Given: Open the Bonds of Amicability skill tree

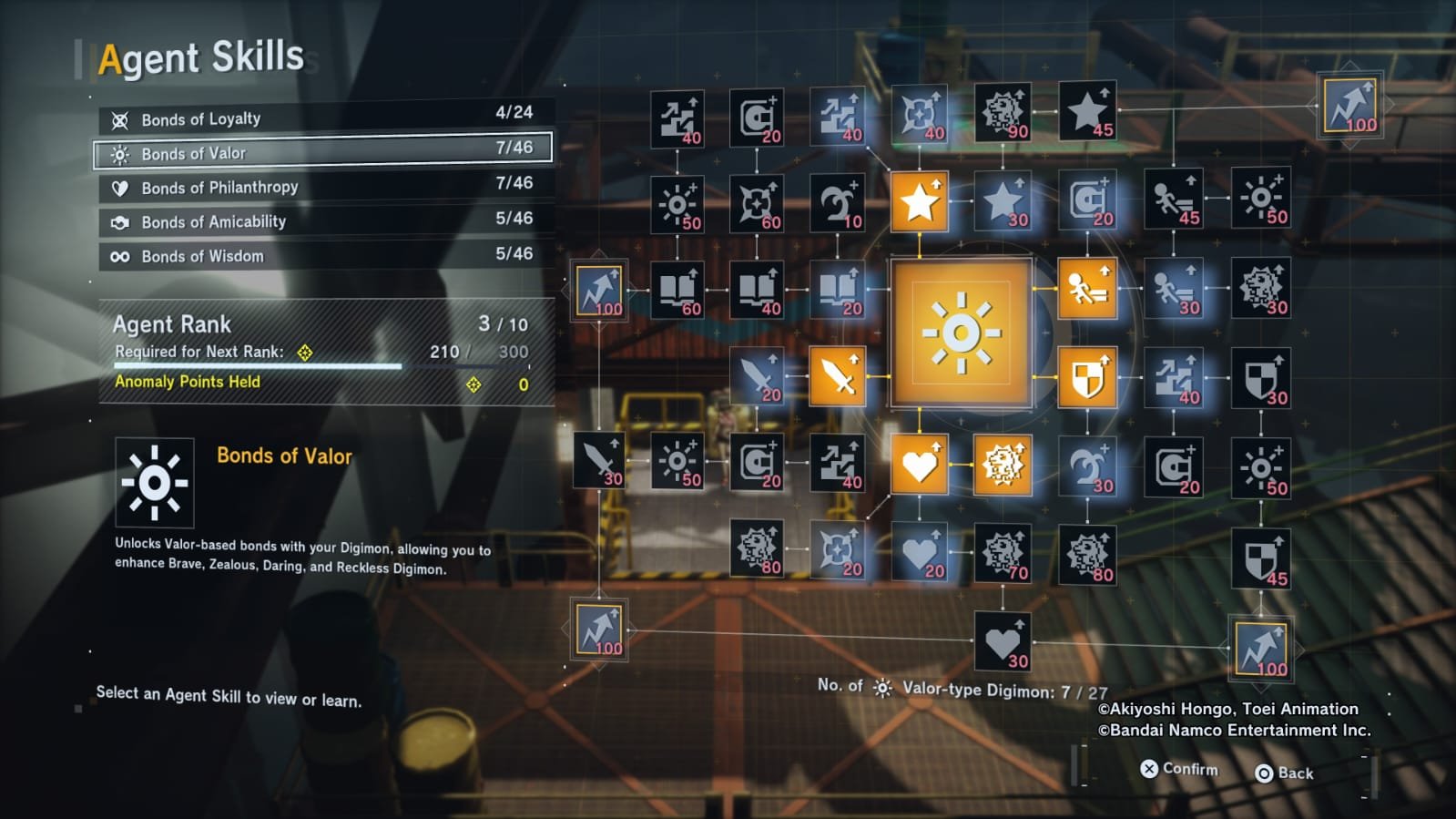Looking at the screenshot, I should tap(323, 221).
